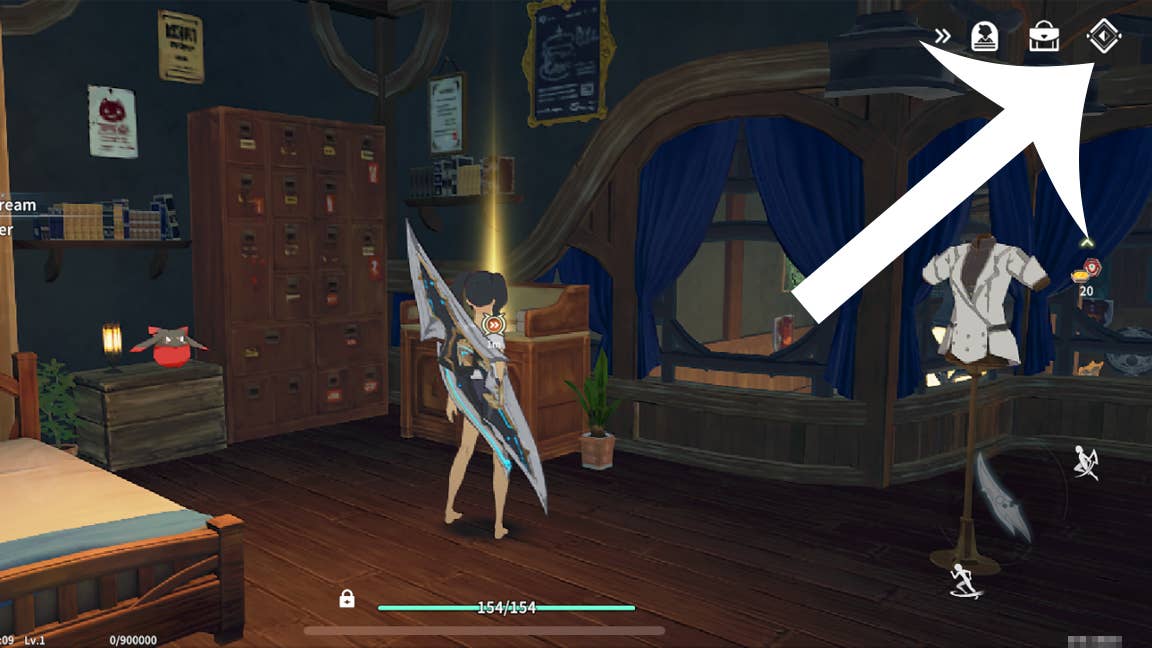This screenshot has width=1152, height=648.
Task: Open the character profile icon
Action: click(985, 37)
